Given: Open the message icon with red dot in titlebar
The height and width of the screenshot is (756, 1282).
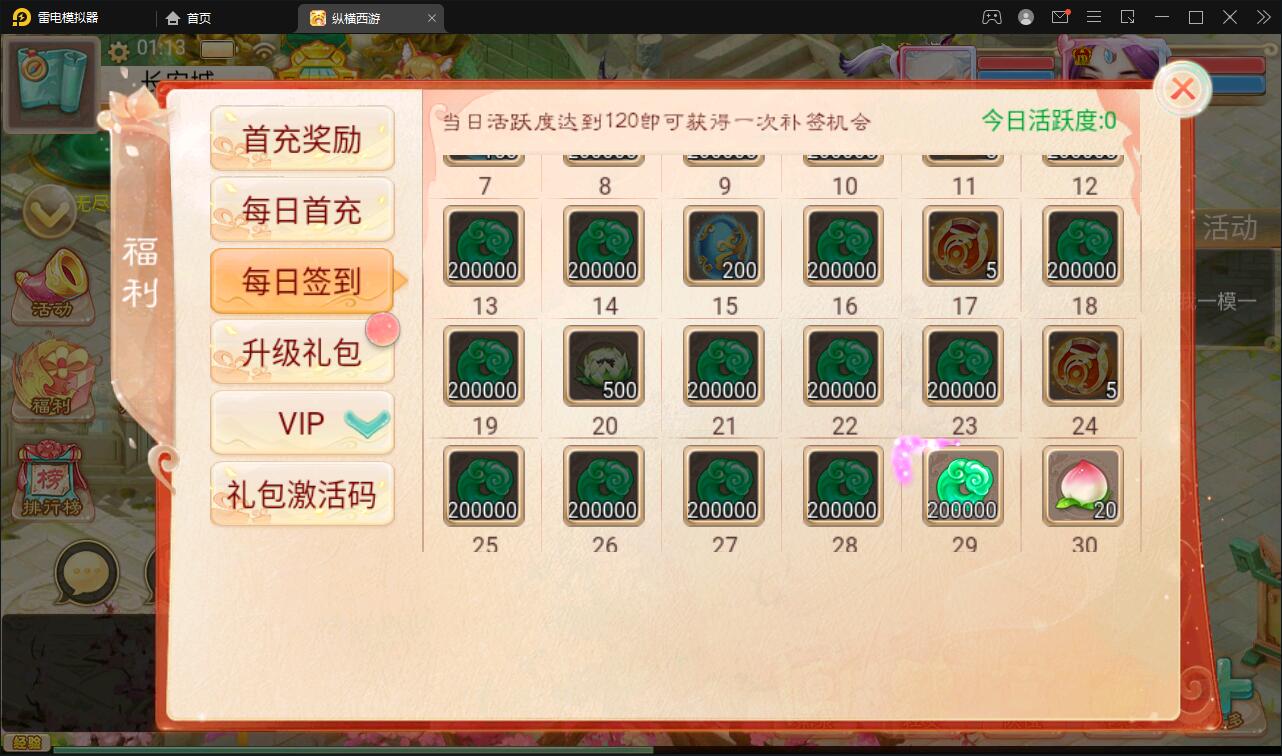Looking at the screenshot, I should click(1062, 17).
